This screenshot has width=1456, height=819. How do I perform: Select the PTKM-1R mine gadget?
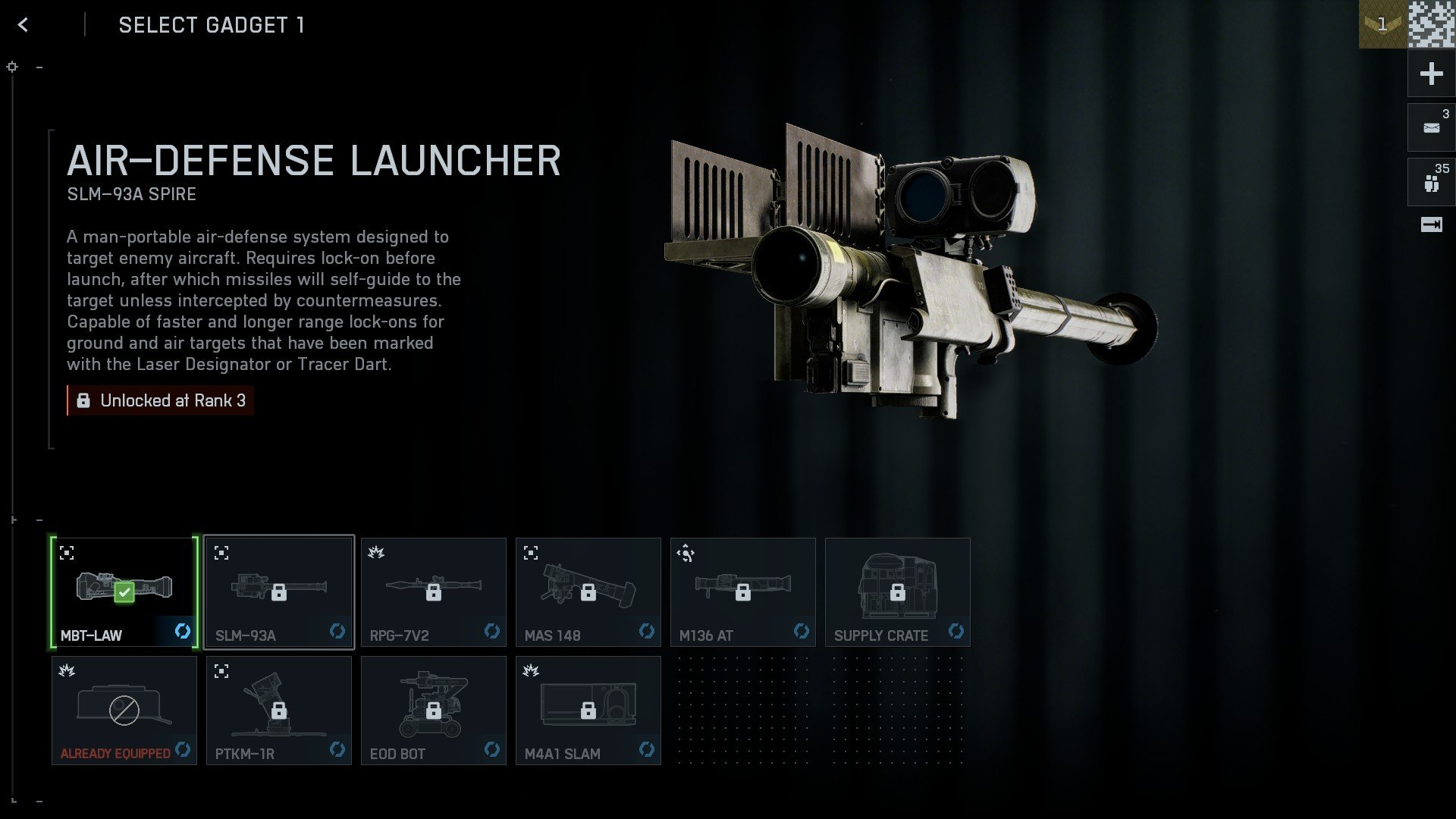278,710
